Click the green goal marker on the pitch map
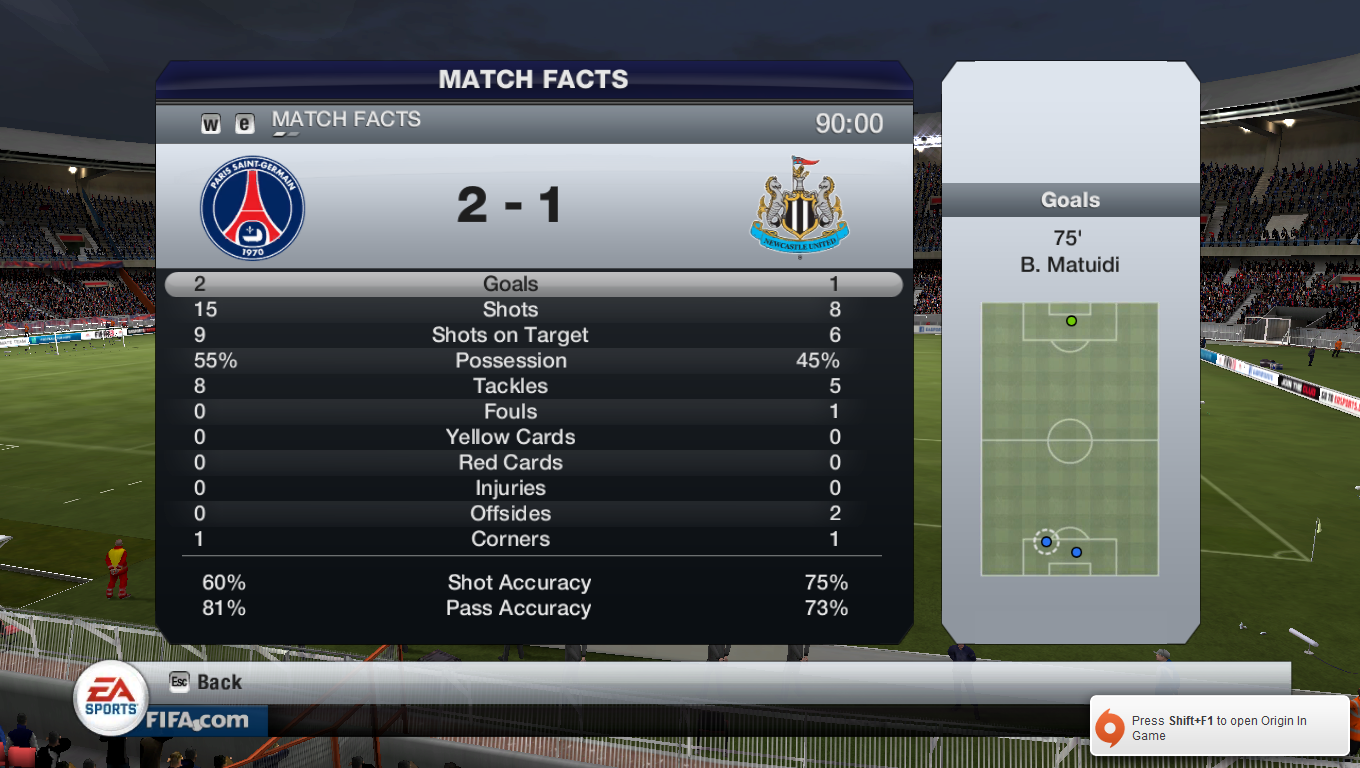The width and height of the screenshot is (1360, 768). point(1071,321)
